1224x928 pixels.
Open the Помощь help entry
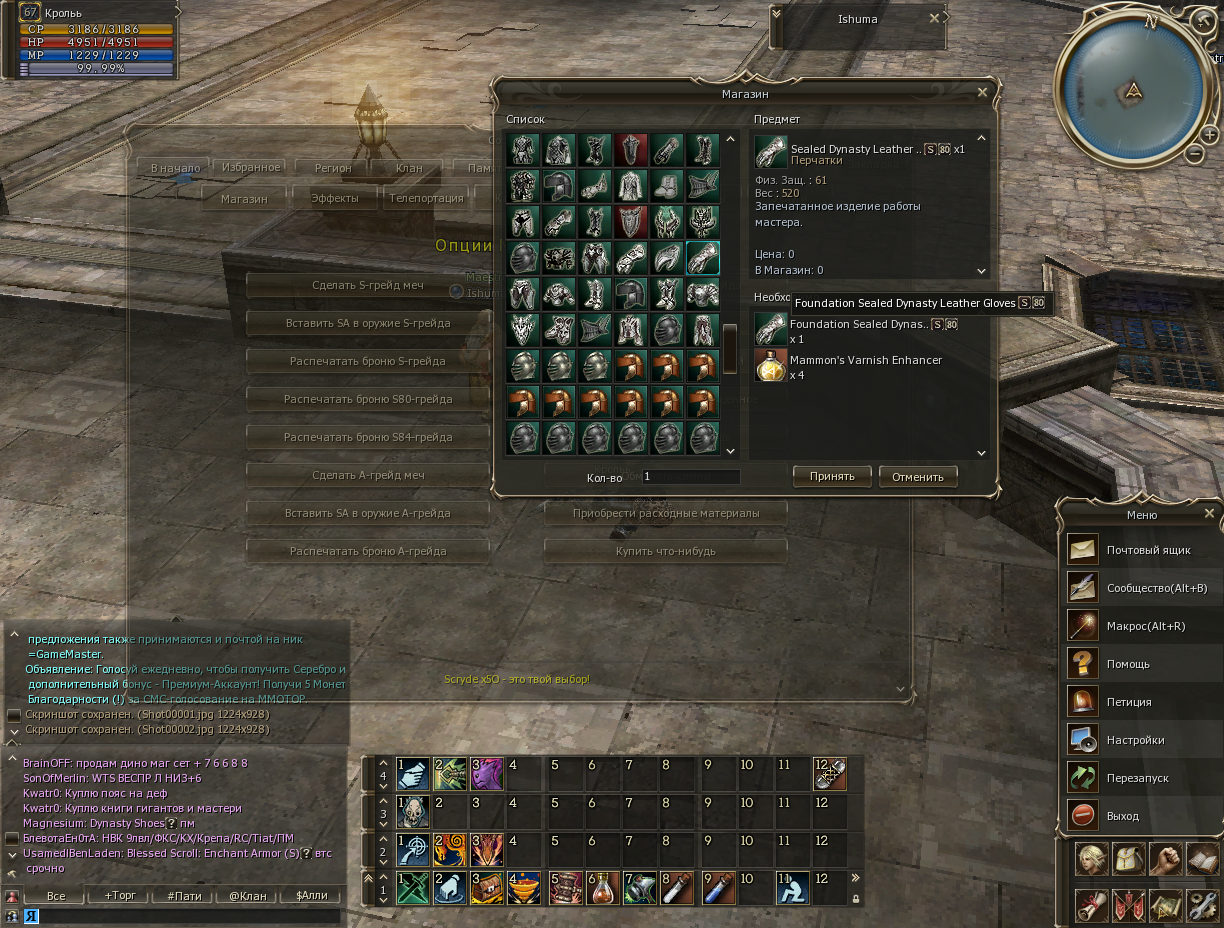tap(1140, 664)
